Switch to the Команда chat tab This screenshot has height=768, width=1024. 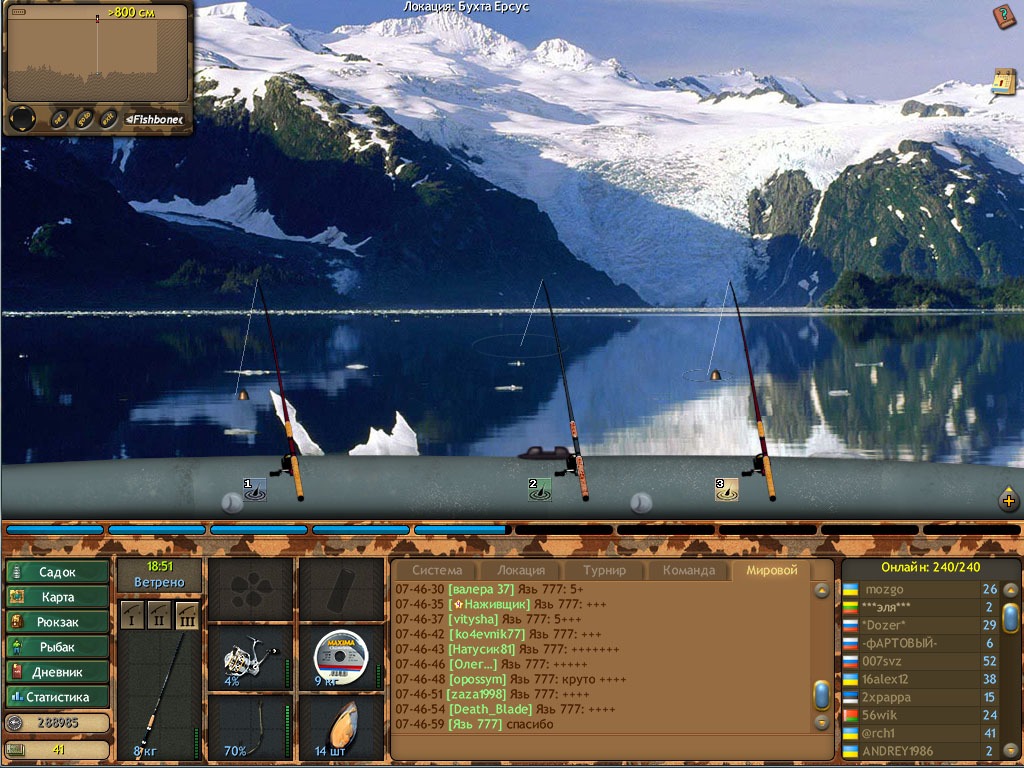(688, 570)
